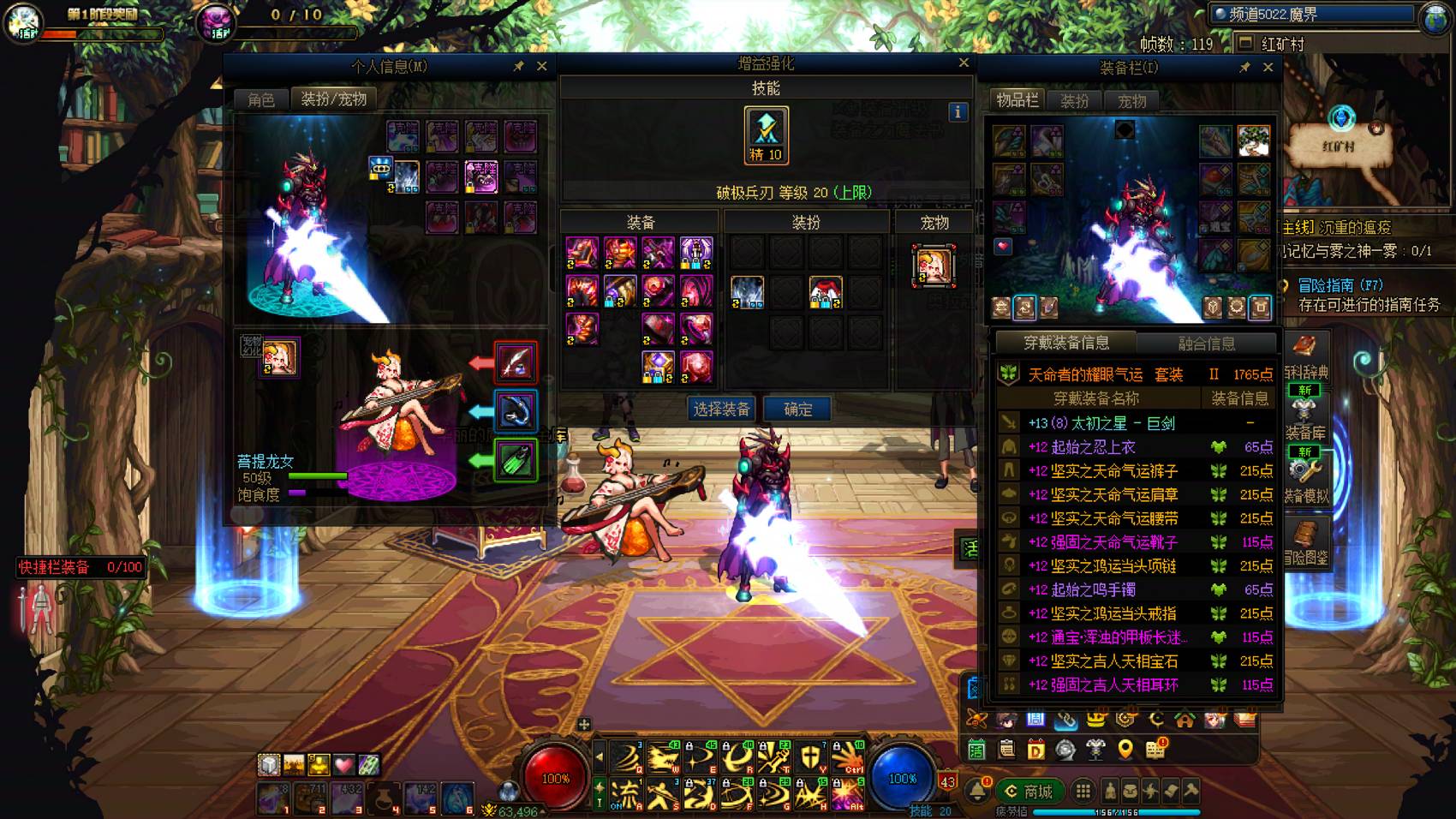Open the 物品栏 tab

pyautogui.click(x=1017, y=100)
